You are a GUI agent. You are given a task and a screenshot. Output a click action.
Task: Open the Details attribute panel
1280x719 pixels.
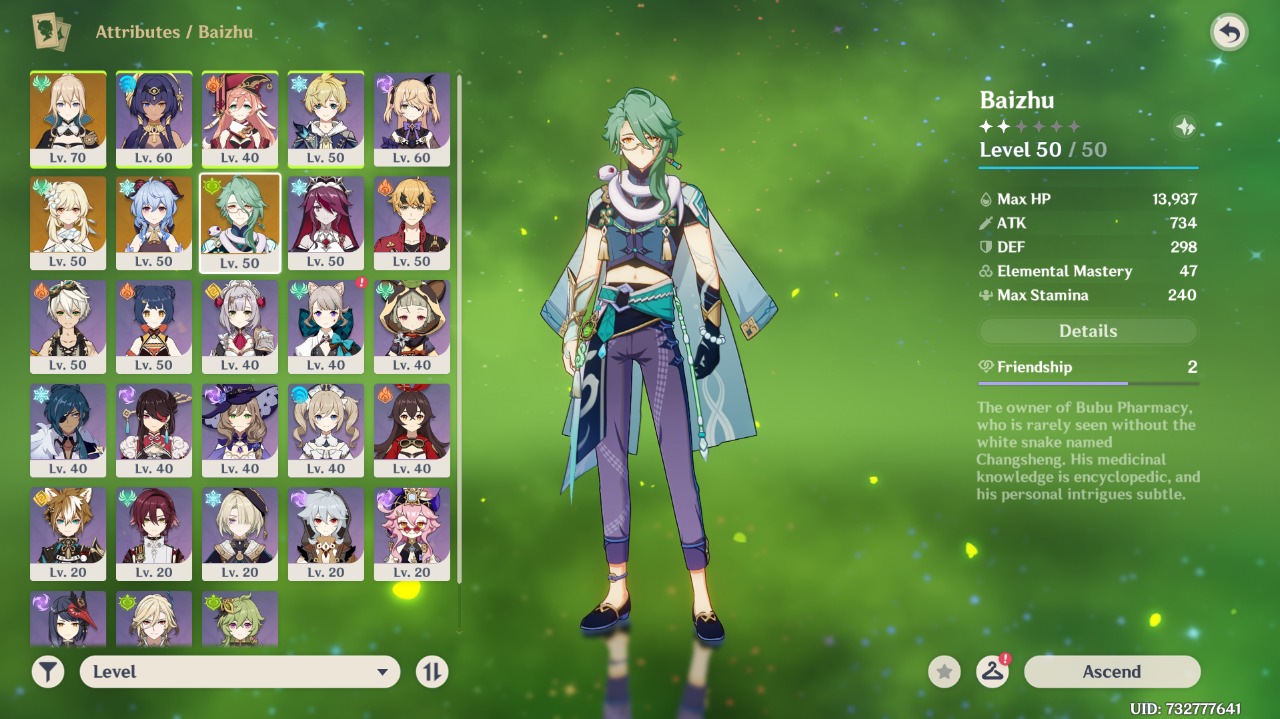tap(1088, 331)
